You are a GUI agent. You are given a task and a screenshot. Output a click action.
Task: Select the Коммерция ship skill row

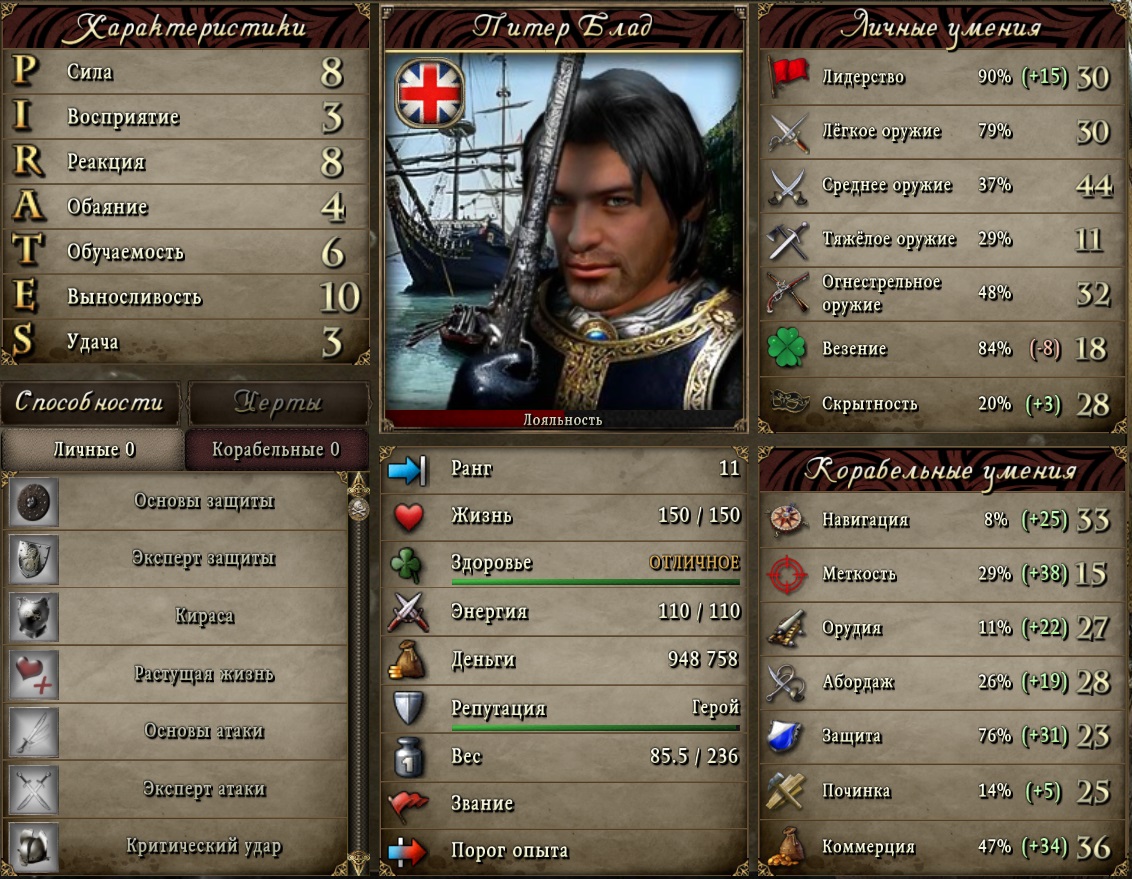[x=940, y=847]
